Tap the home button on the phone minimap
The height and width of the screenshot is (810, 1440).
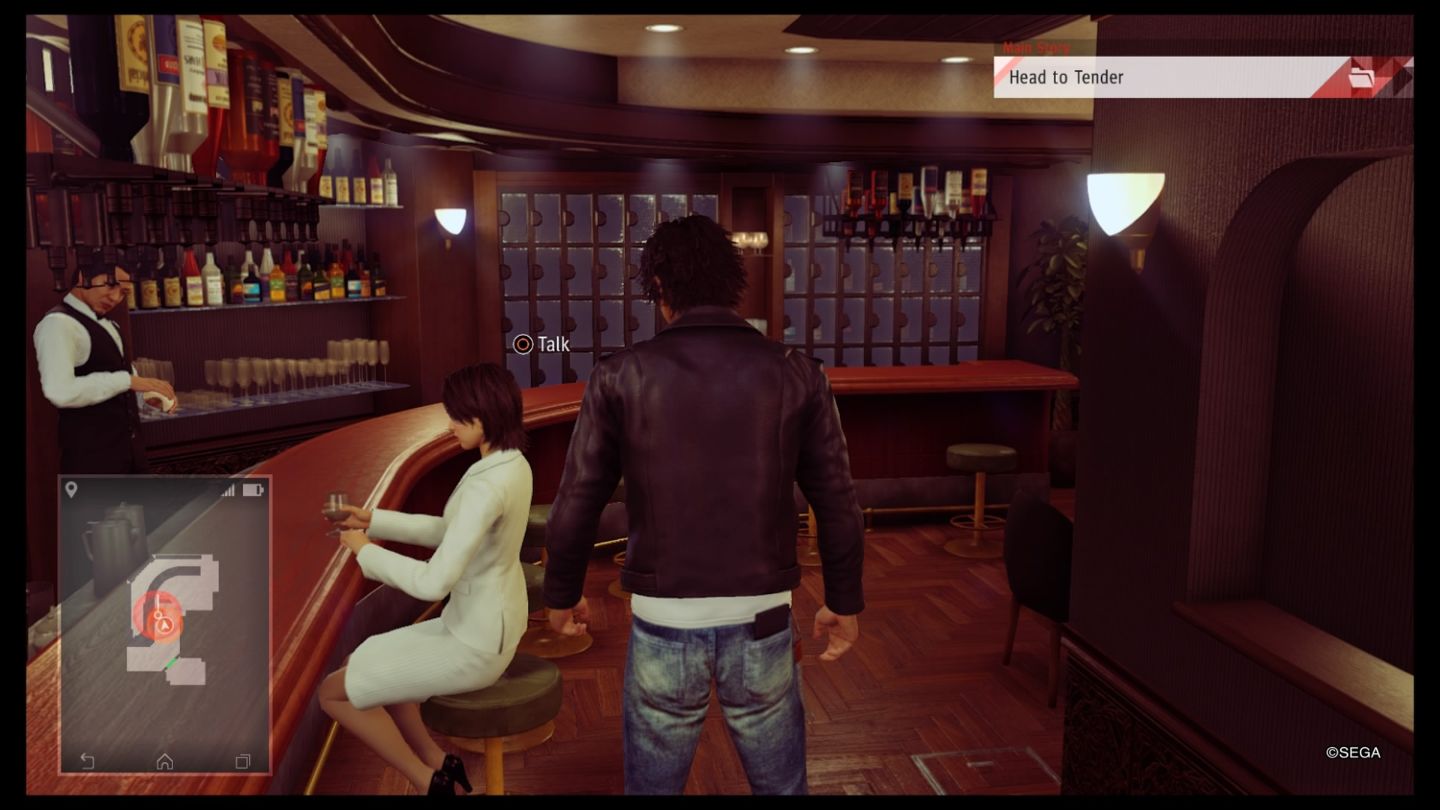click(x=166, y=761)
